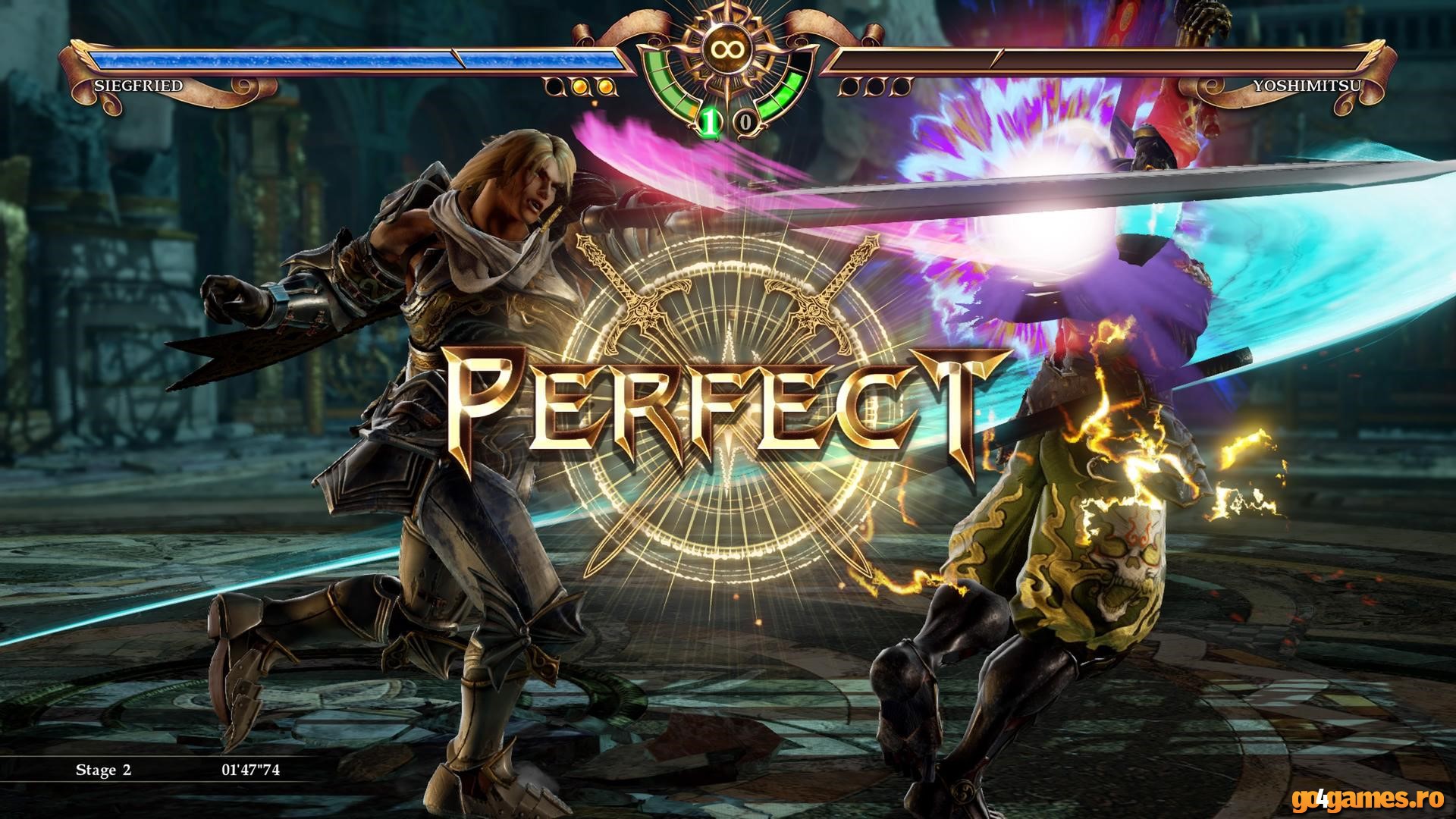This screenshot has height=819, width=1456.
Task: Toggle the green round indicator showing 1
Action: click(x=709, y=122)
